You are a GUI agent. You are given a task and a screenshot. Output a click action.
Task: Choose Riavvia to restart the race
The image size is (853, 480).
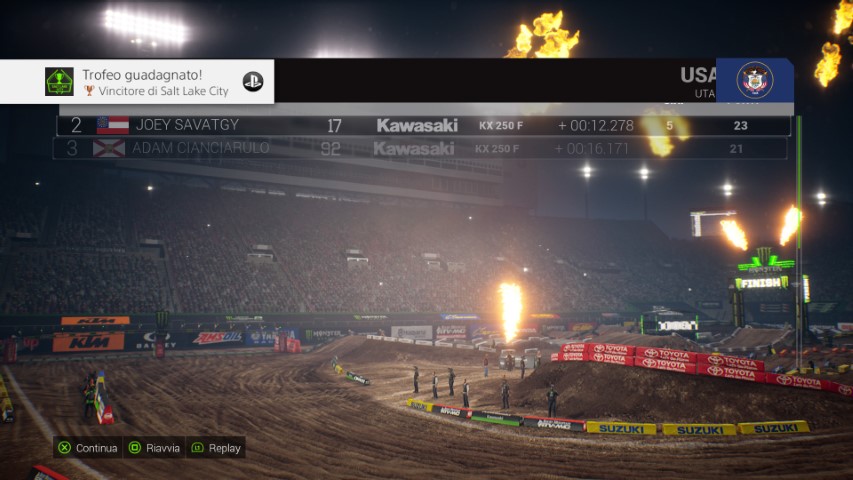pos(154,448)
